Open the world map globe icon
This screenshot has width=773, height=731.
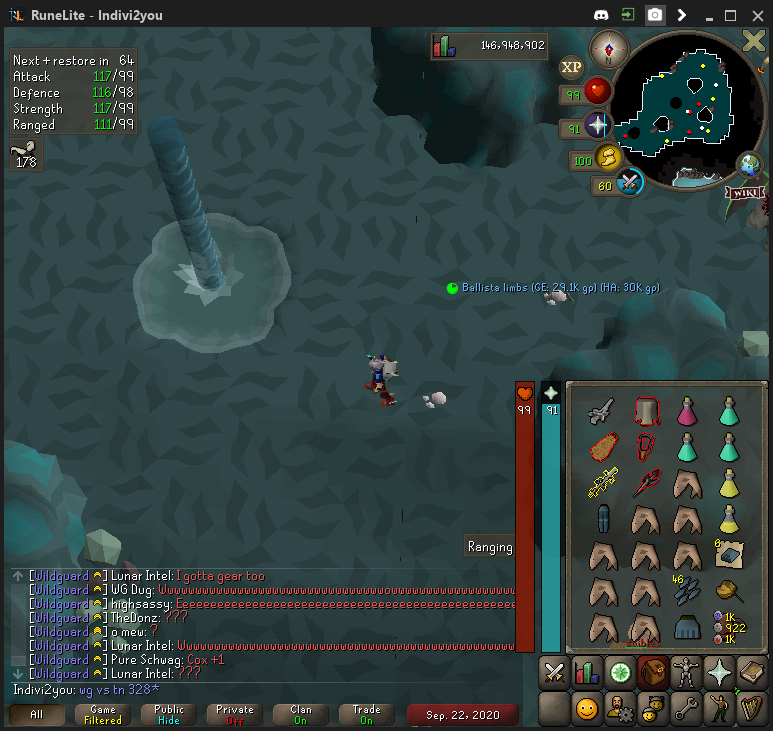748,165
